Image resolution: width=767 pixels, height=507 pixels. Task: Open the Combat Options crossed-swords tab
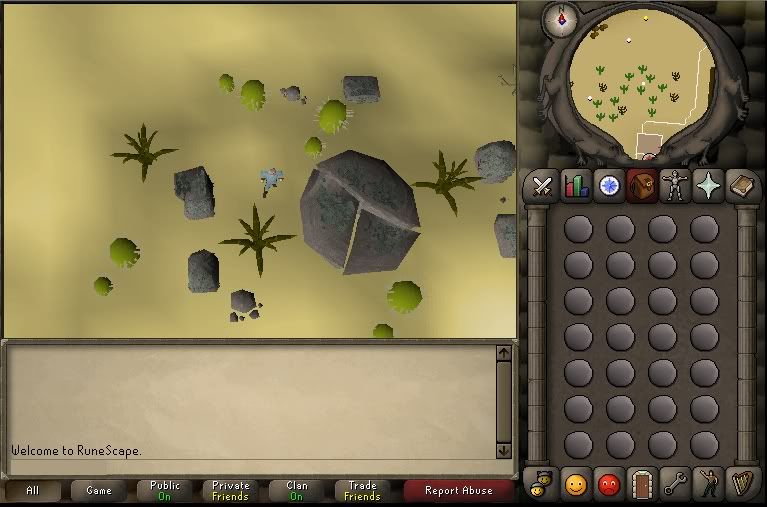(x=542, y=186)
